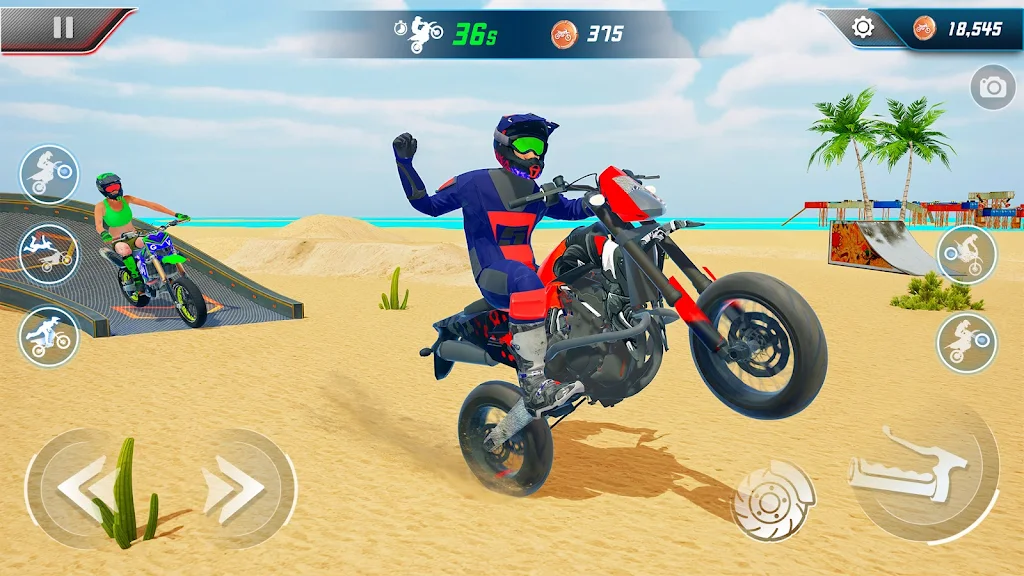Viewport: 1024px width, 576px height.
Task: Steer left with the double-arrow button
Action: tap(84, 487)
